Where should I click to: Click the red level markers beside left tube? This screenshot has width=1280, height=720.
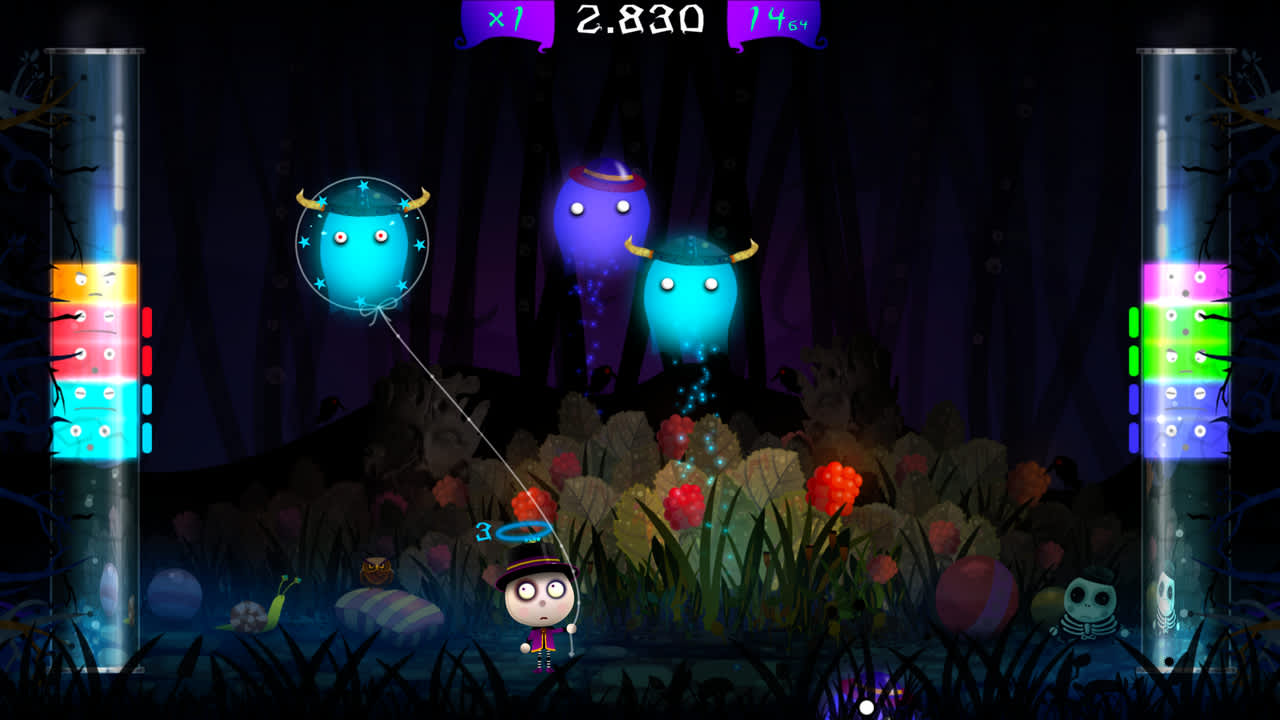coord(148,340)
